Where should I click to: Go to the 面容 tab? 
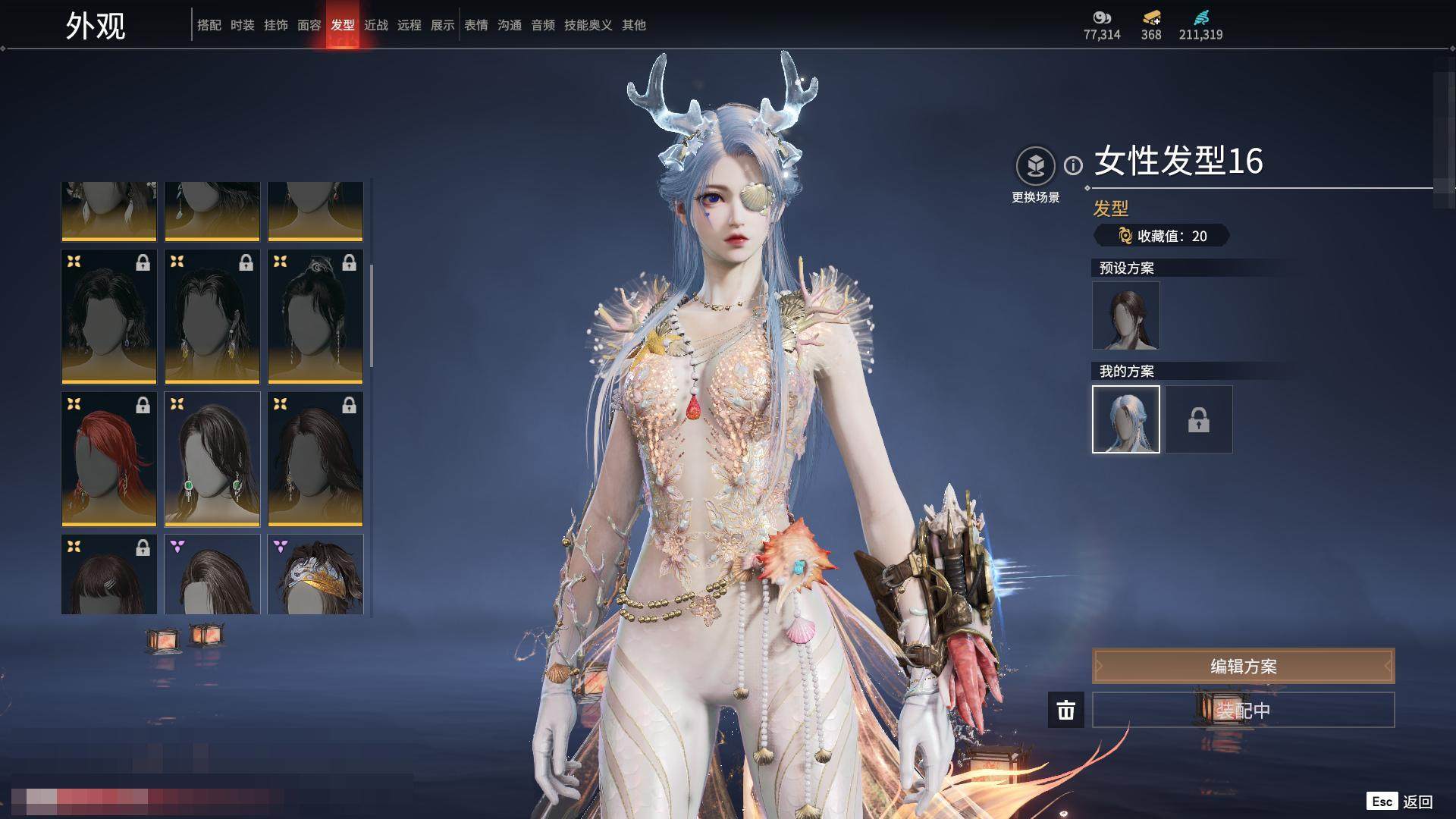[x=309, y=25]
